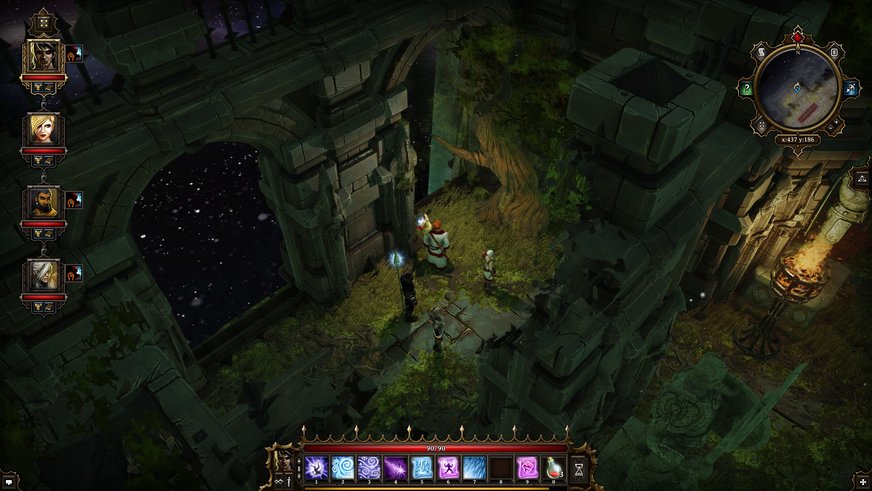Cast the blue swirl skill in slot 2
The width and height of the screenshot is (872, 491).
point(343,467)
